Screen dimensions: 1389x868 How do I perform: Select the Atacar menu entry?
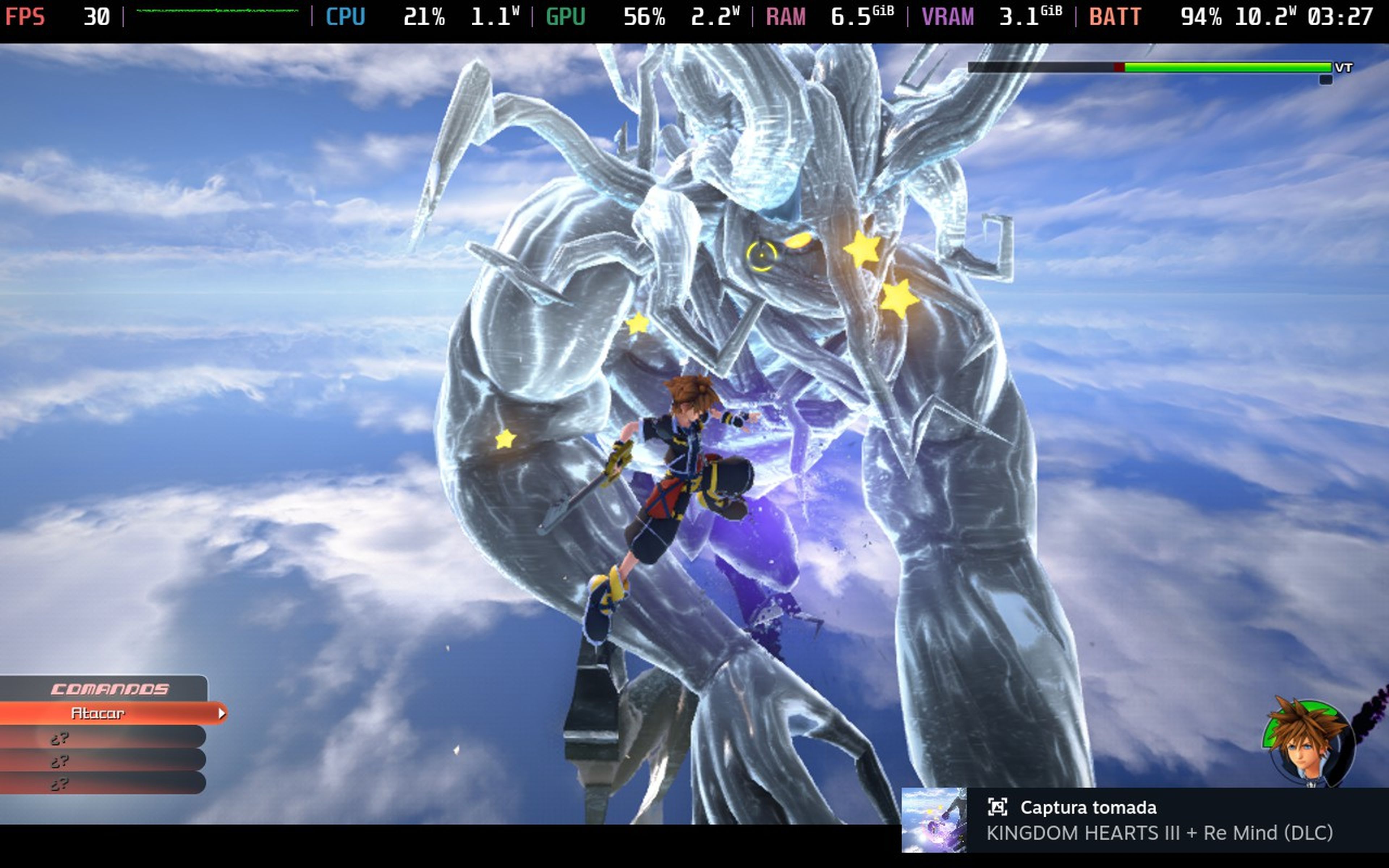coord(98,714)
